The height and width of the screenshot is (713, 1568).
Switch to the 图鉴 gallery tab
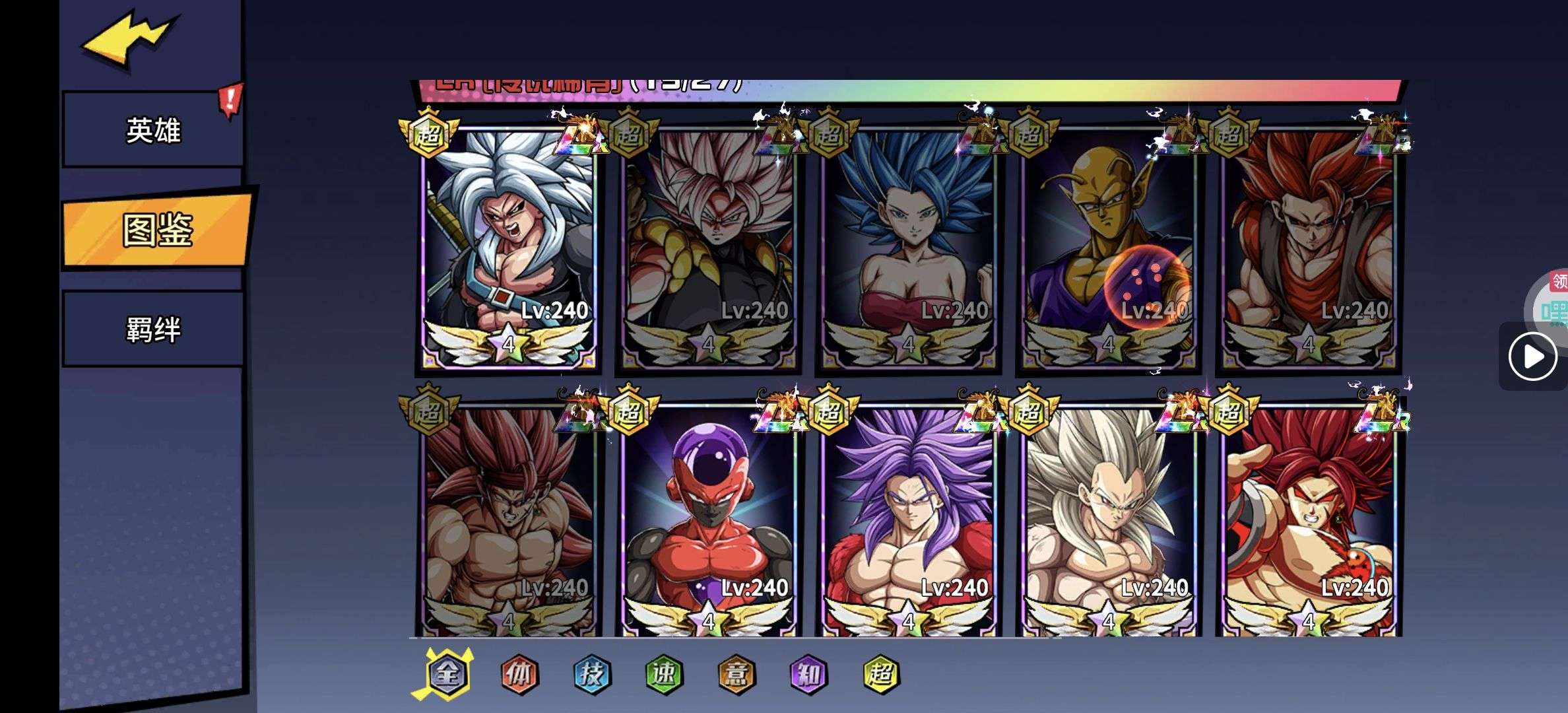coord(157,230)
